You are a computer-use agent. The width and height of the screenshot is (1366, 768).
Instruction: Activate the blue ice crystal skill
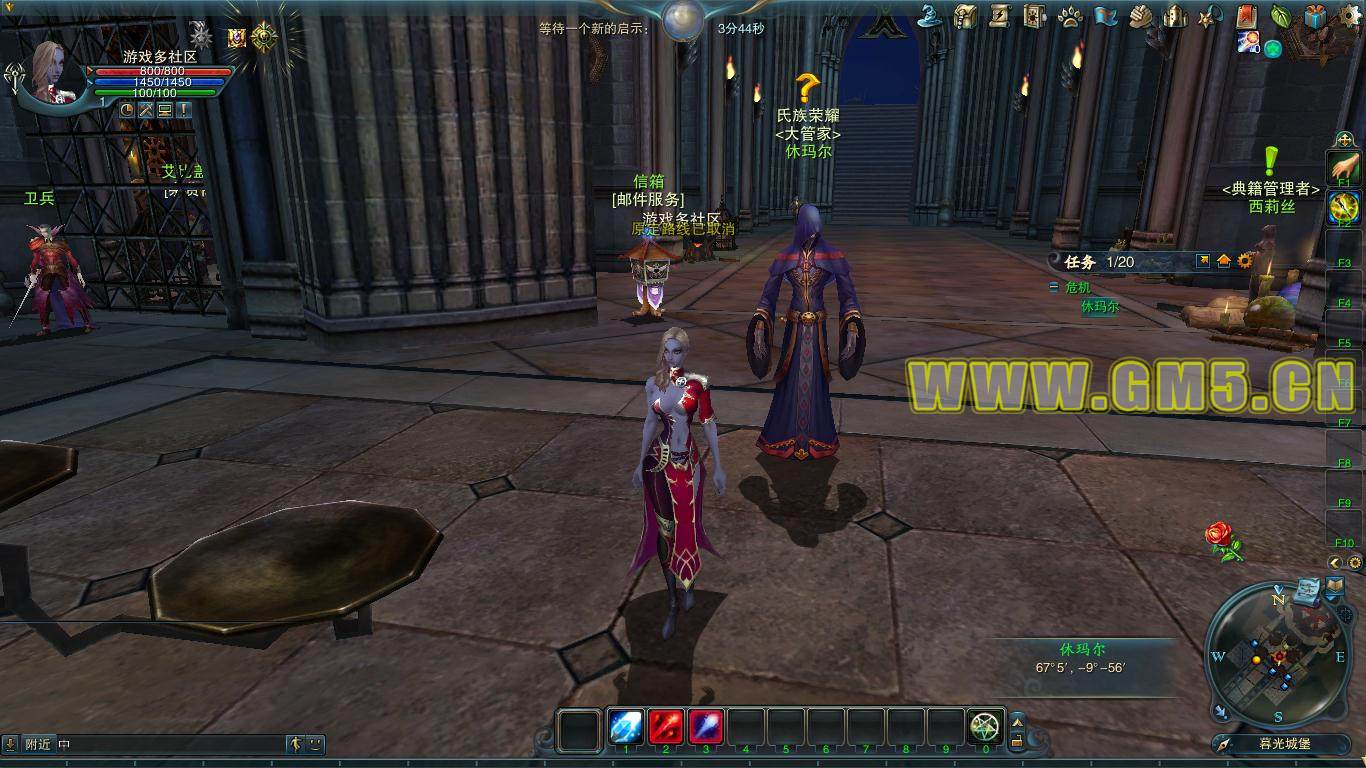coord(626,727)
